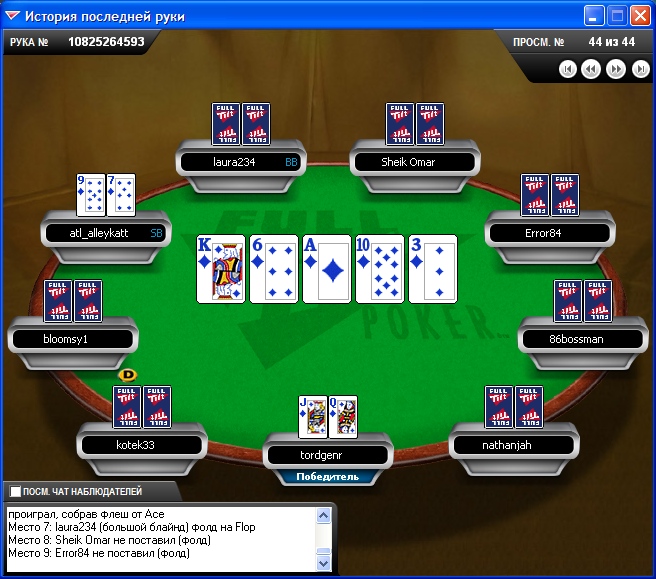Minimize the hand history window
Image resolution: width=656 pixels, height=579 pixels.
(x=595, y=16)
